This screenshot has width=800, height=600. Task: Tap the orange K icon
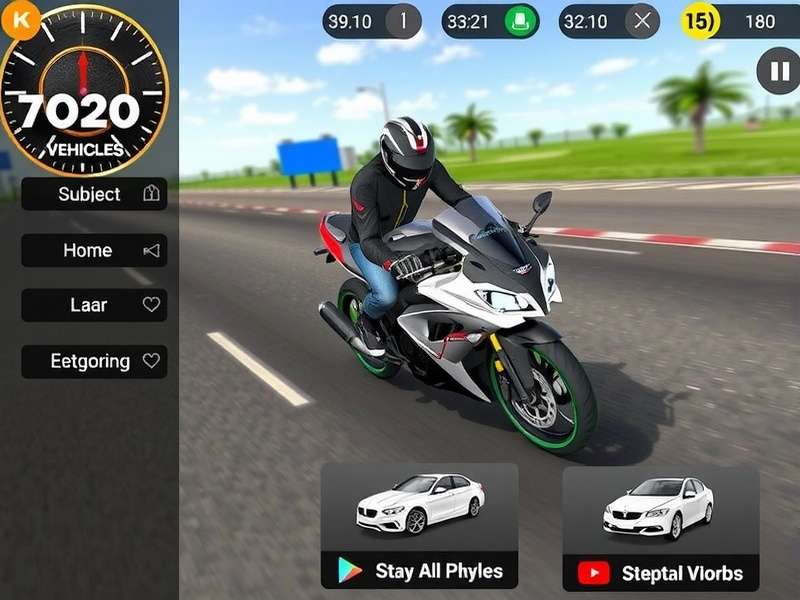[x=21, y=21]
